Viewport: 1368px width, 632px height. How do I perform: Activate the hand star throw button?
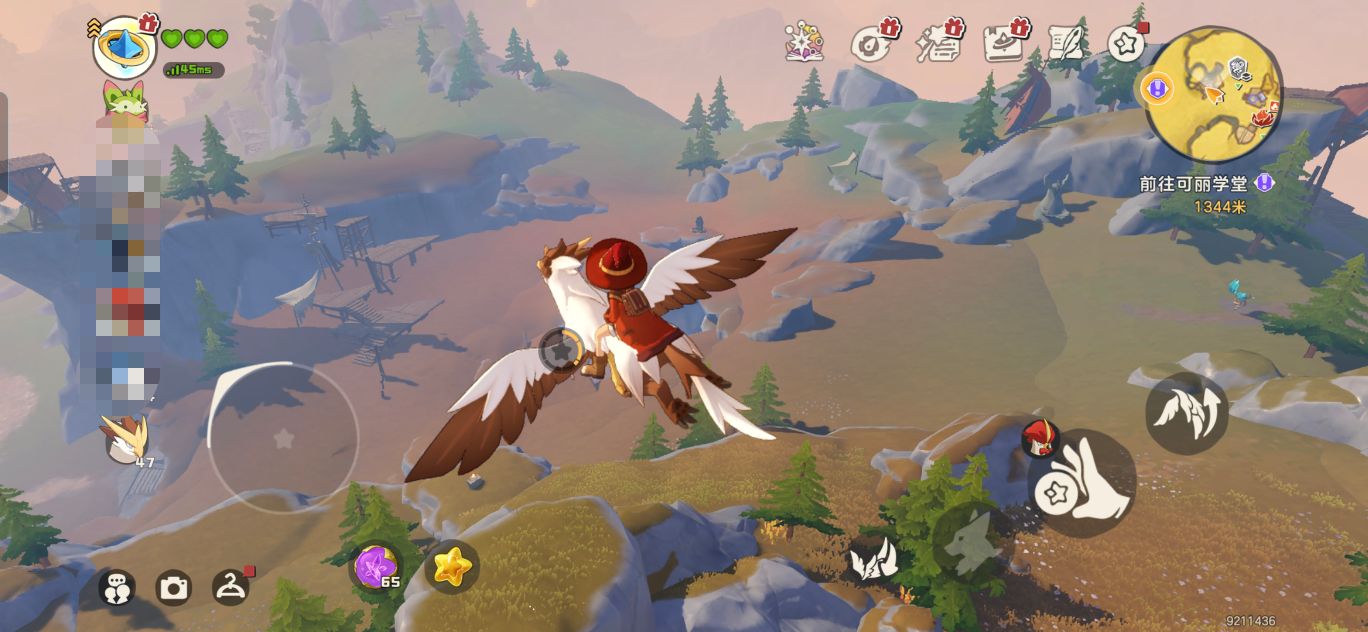1081,482
